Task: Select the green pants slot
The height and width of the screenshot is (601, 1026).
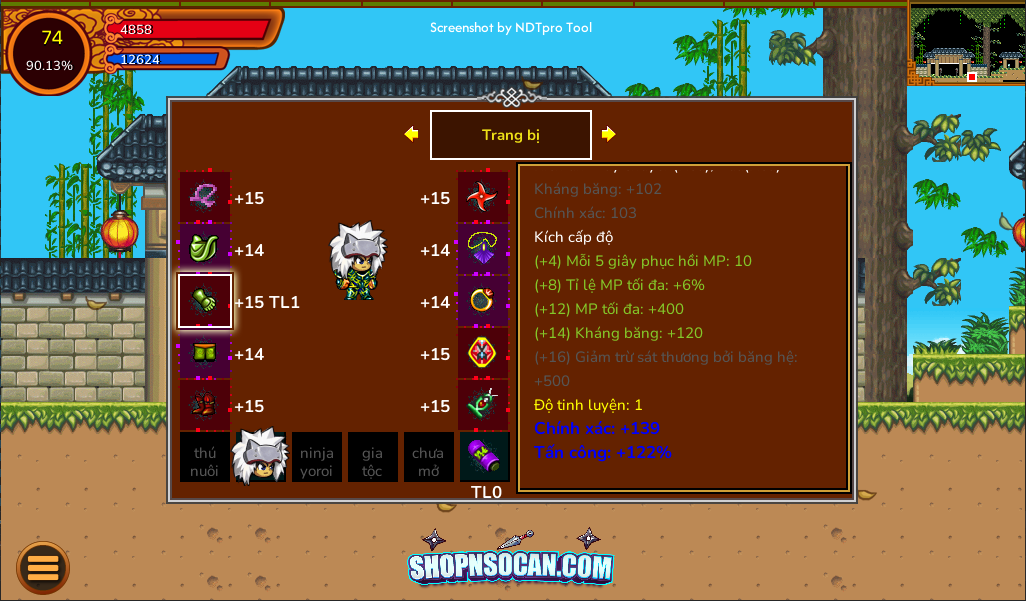Action: point(205,354)
